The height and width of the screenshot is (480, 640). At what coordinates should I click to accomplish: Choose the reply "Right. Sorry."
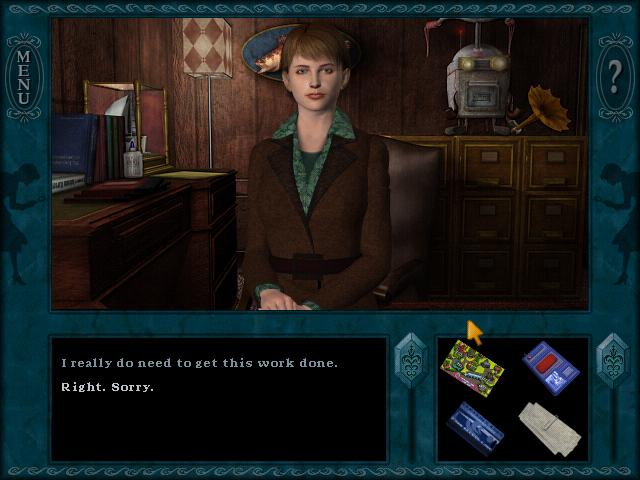108,386
